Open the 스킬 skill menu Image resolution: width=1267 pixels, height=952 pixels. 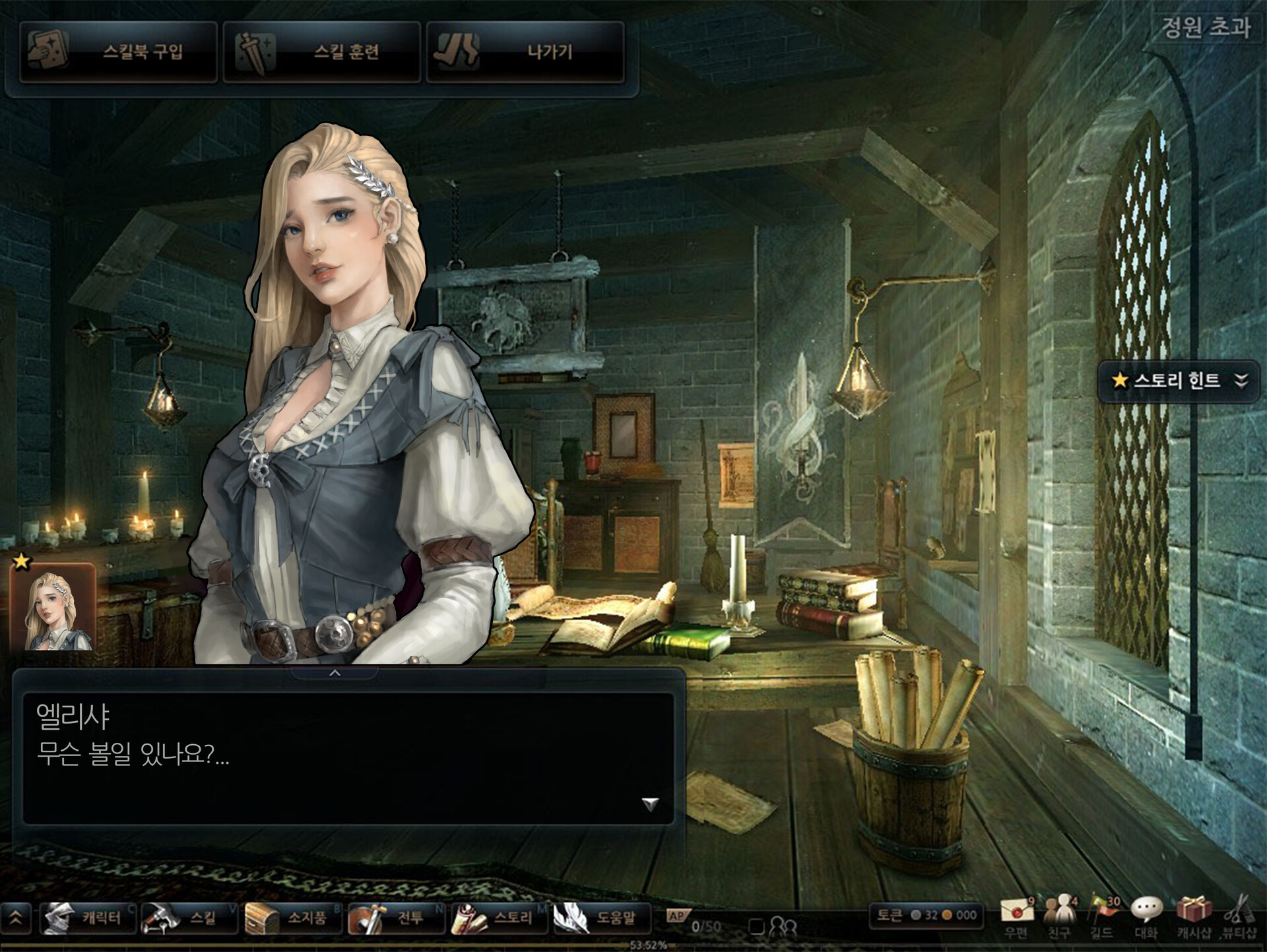tap(189, 918)
